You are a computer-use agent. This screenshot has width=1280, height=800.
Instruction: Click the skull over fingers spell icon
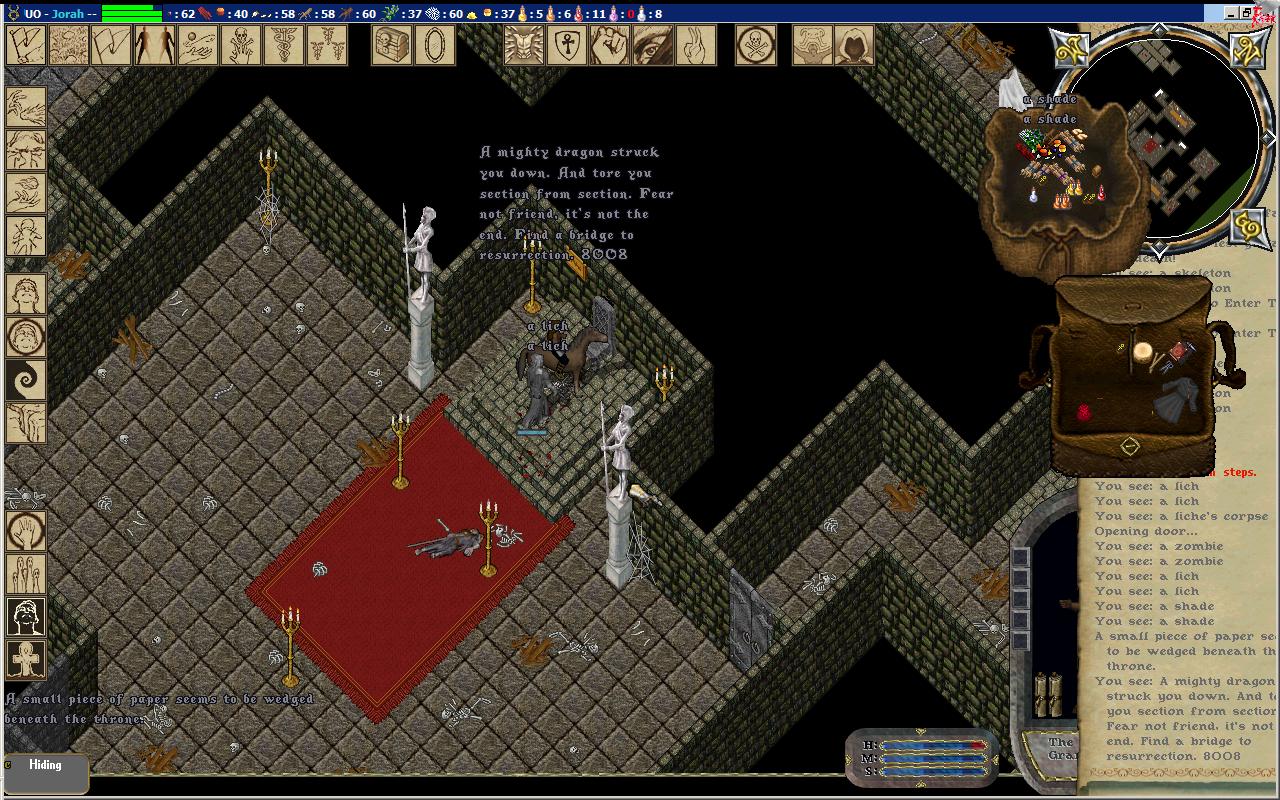coord(241,45)
